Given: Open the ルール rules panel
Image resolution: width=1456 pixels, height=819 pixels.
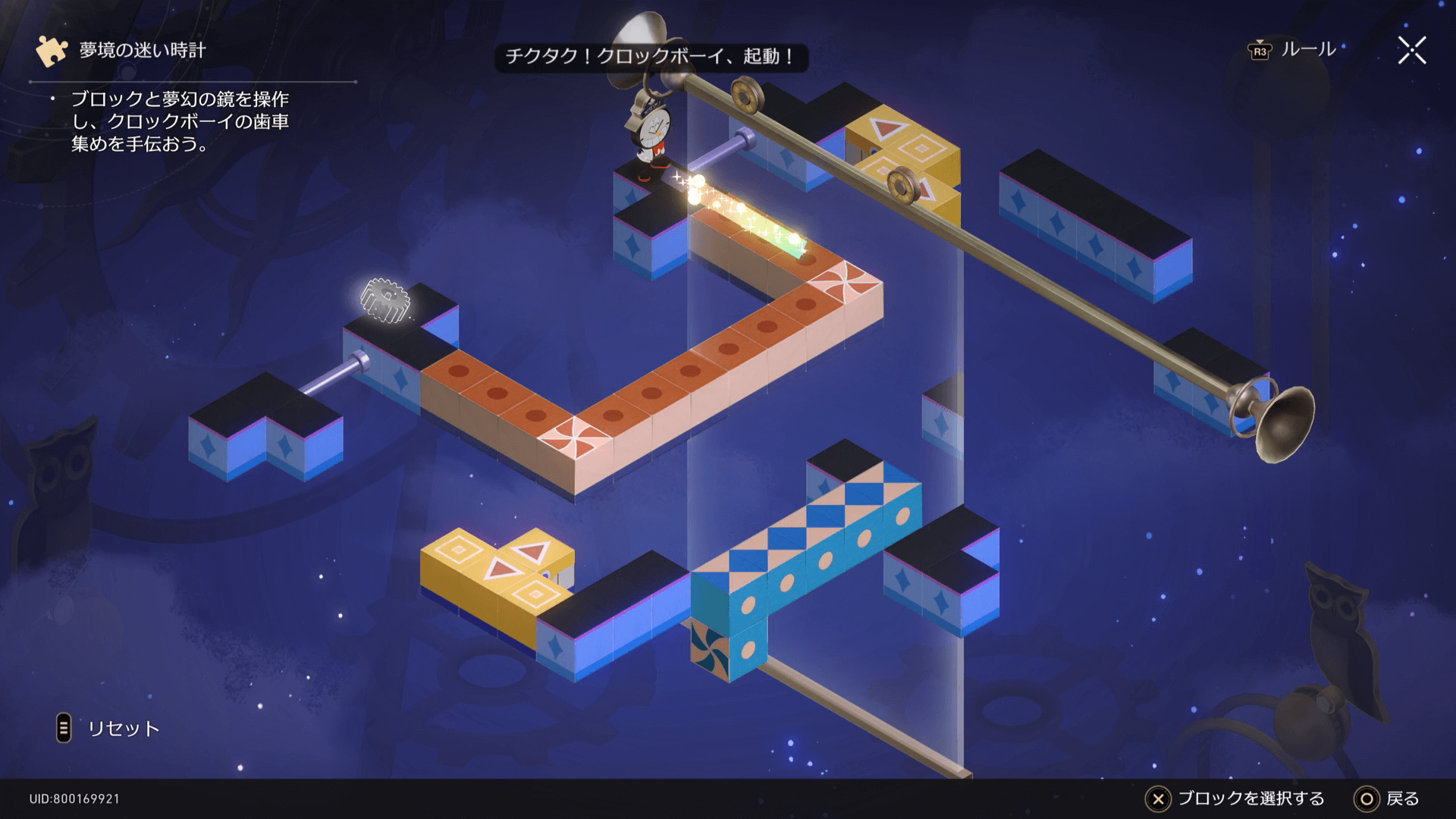Looking at the screenshot, I should [1293, 50].
